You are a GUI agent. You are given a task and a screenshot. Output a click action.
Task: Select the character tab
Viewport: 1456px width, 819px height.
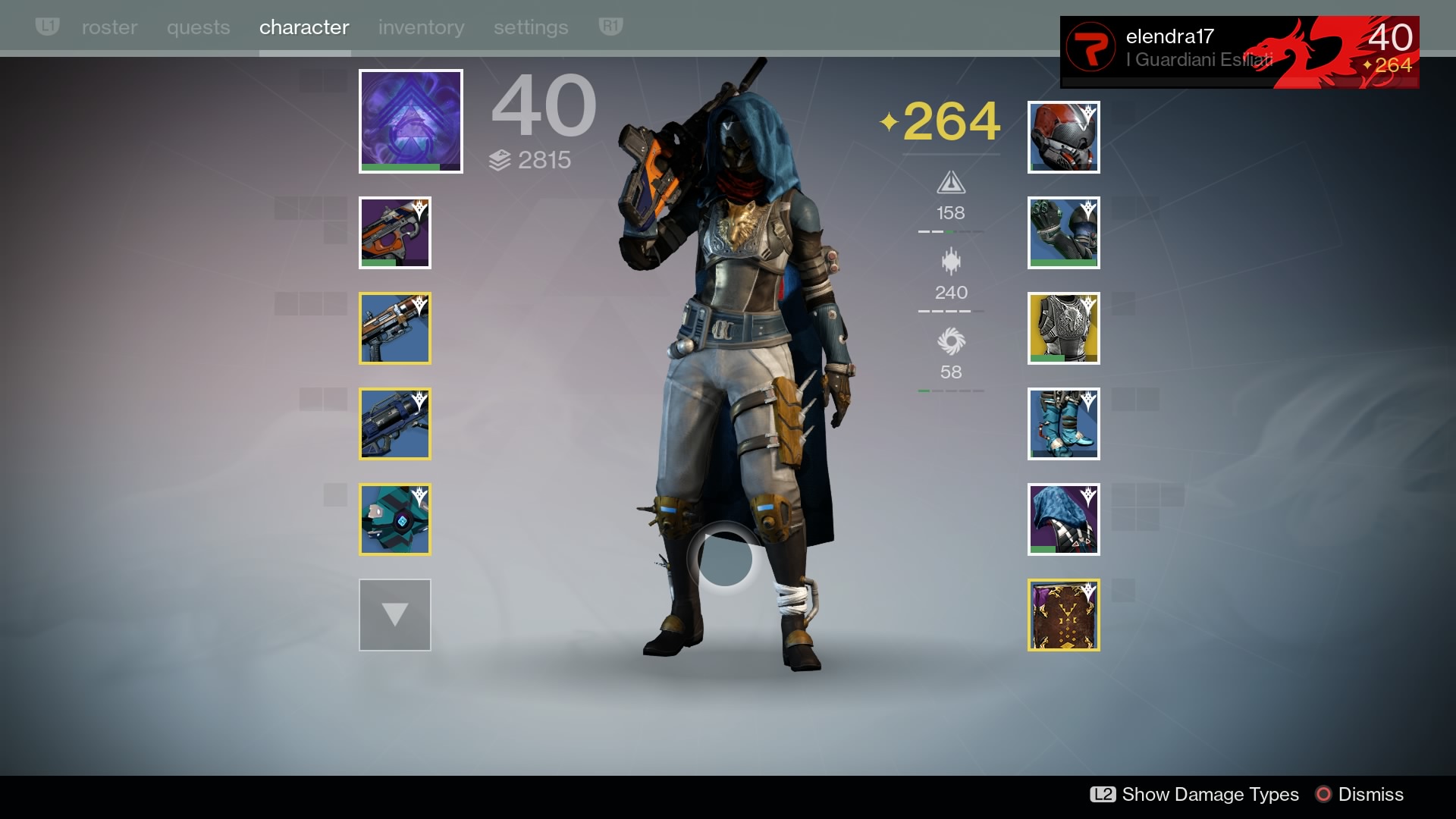pos(304,27)
